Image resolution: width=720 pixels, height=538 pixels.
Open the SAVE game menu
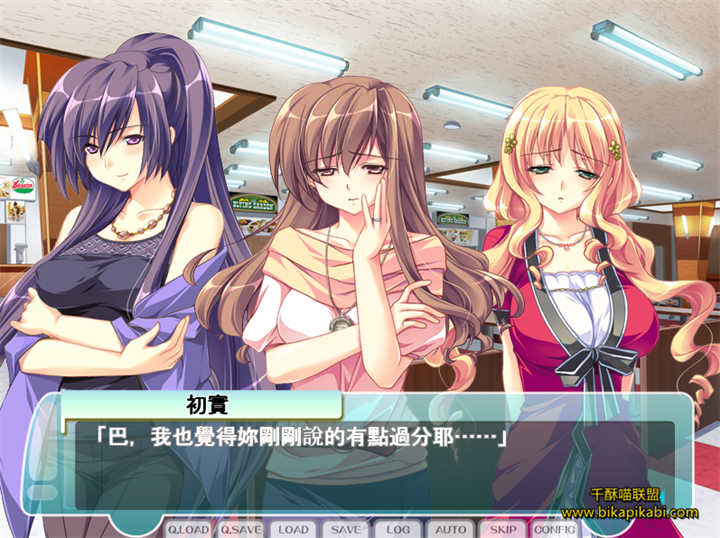click(x=346, y=529)
